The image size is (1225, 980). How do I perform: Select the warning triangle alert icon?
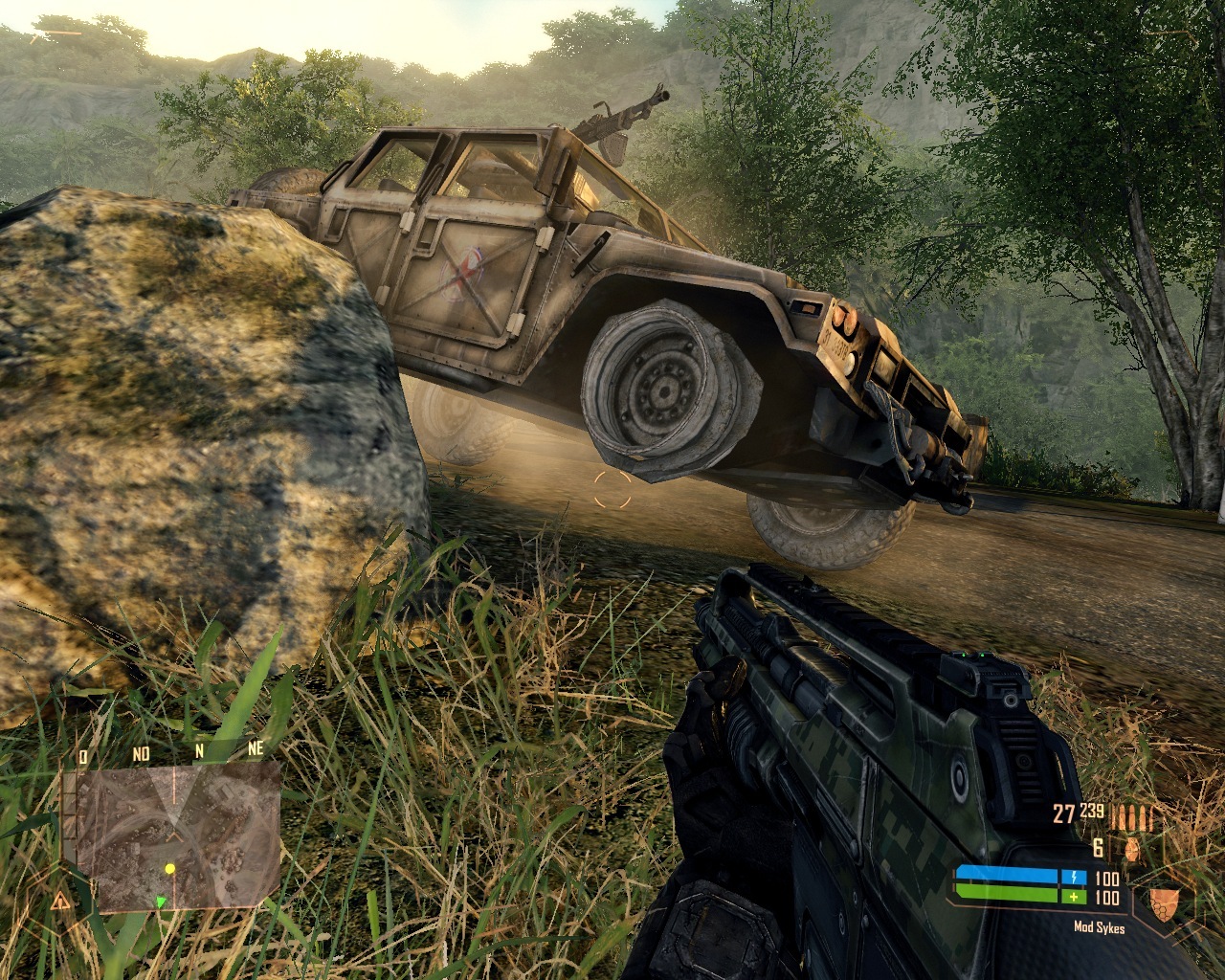point(61,902)
